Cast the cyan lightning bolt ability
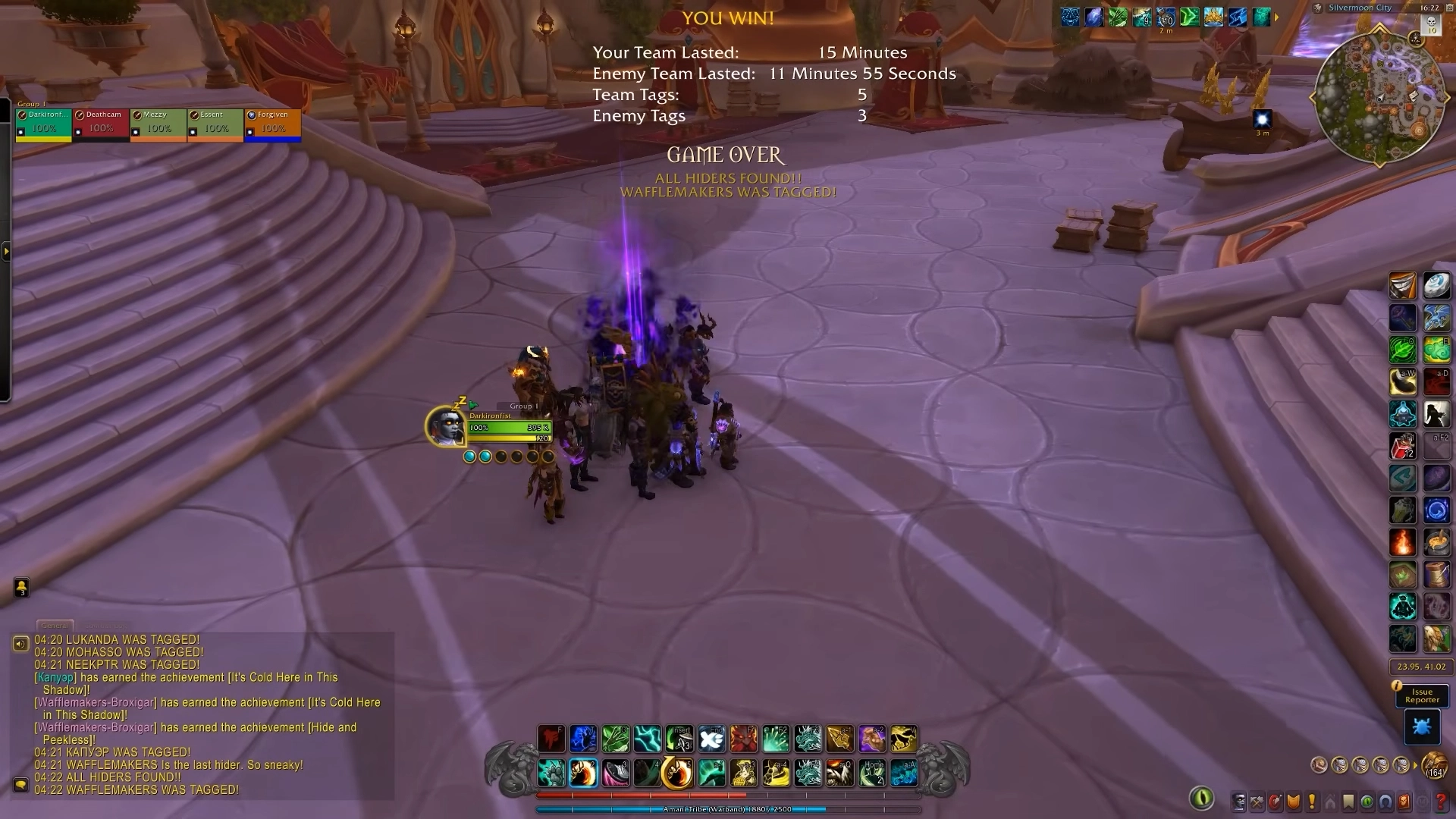The height and width of the screenshot is (819, 1456). pos(647,739)
